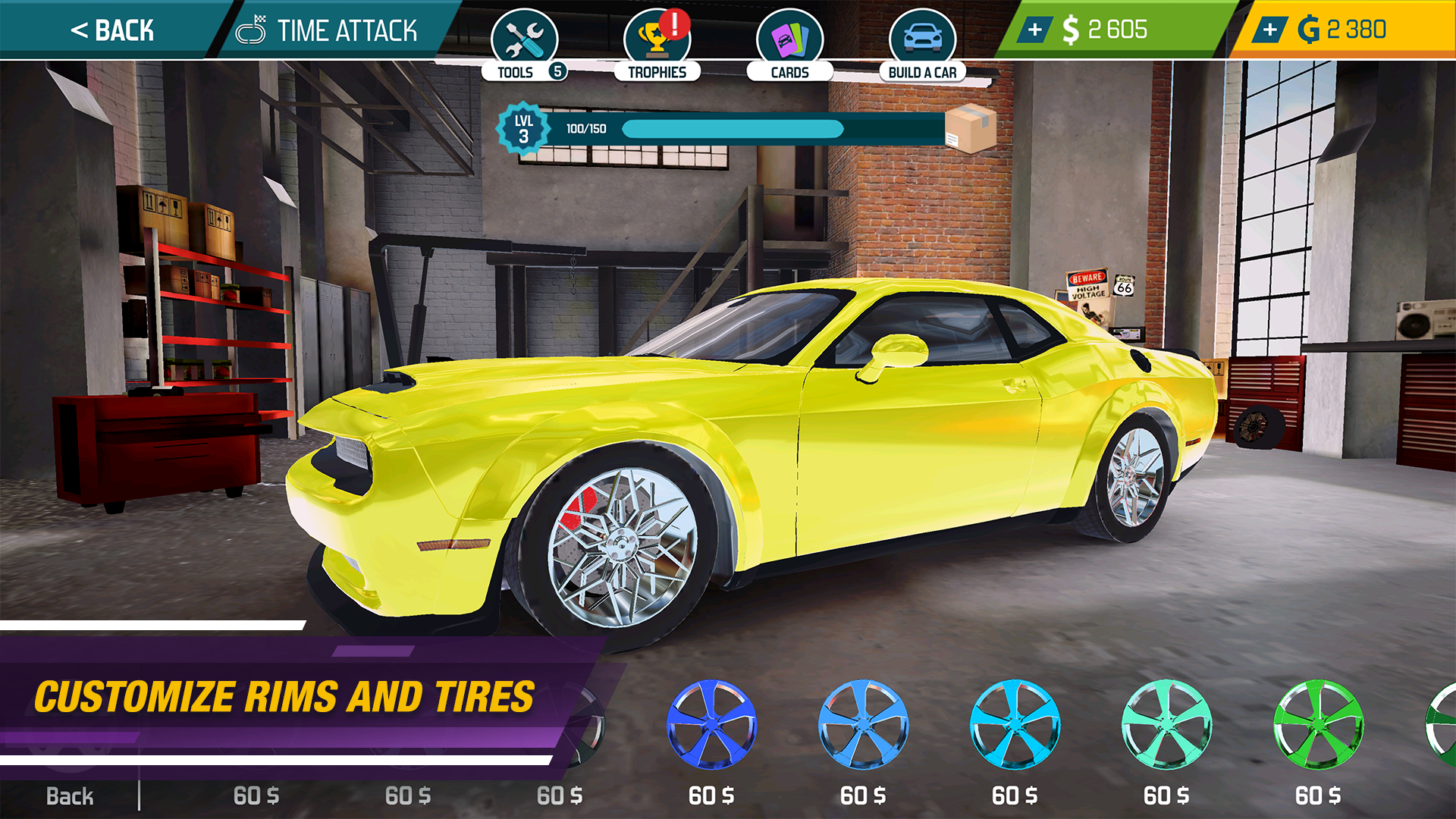Click the LVL 3 badge
Screen dimensions: 1456x819
pyautogui.click(x=525, y=127)
